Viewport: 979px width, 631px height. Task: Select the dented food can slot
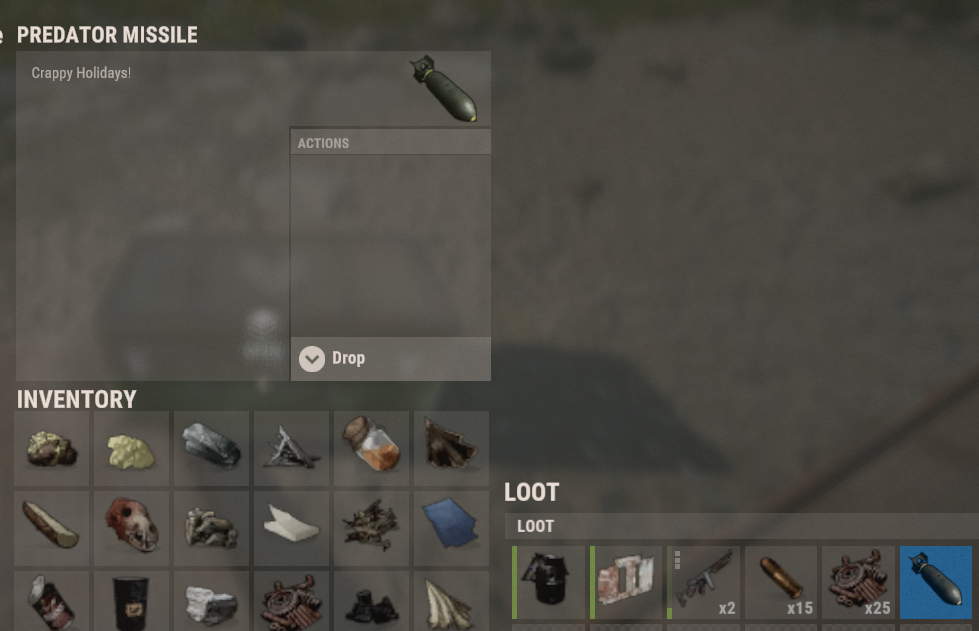52,602
